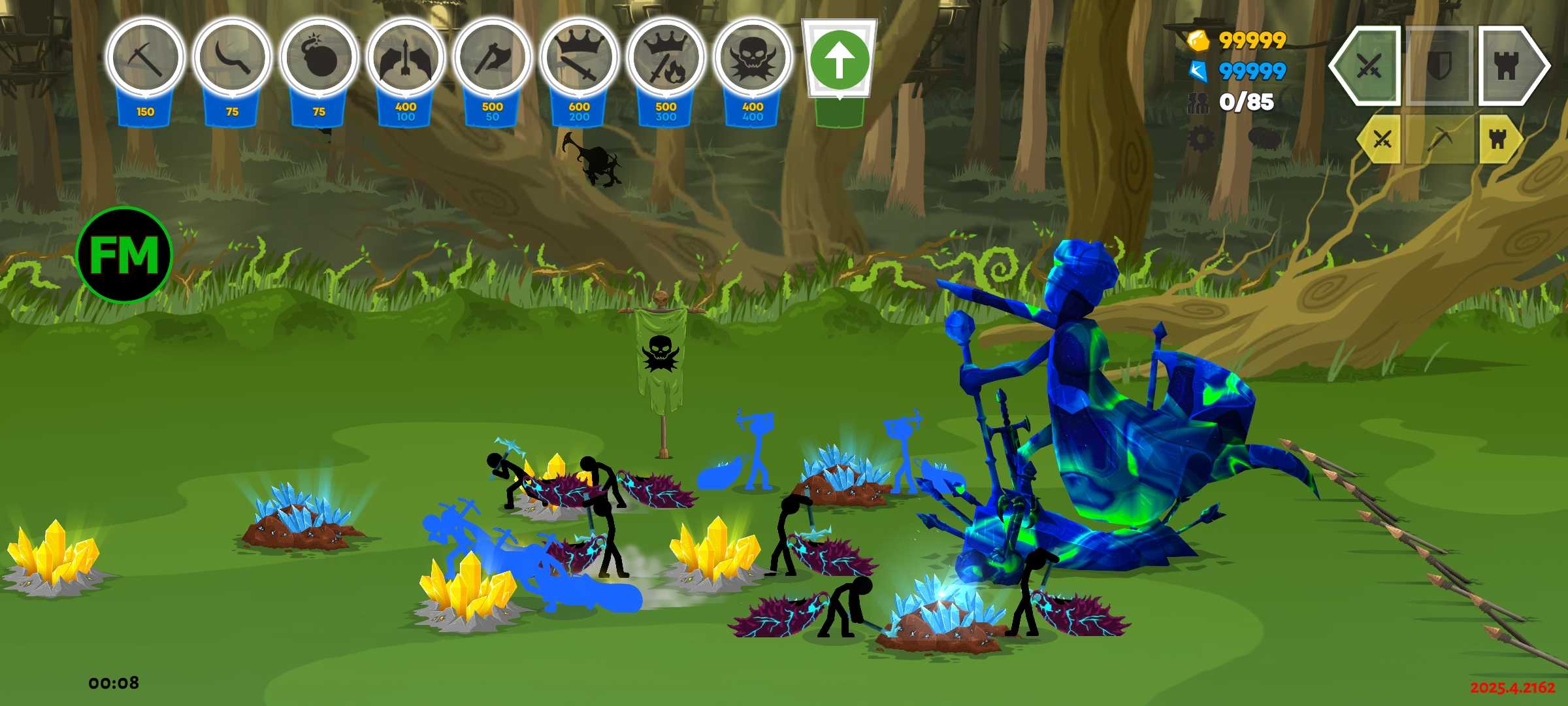Screen dimensions: 1568x706
Task: Choose the winged arrow unit
Action: tap(406, 59)
